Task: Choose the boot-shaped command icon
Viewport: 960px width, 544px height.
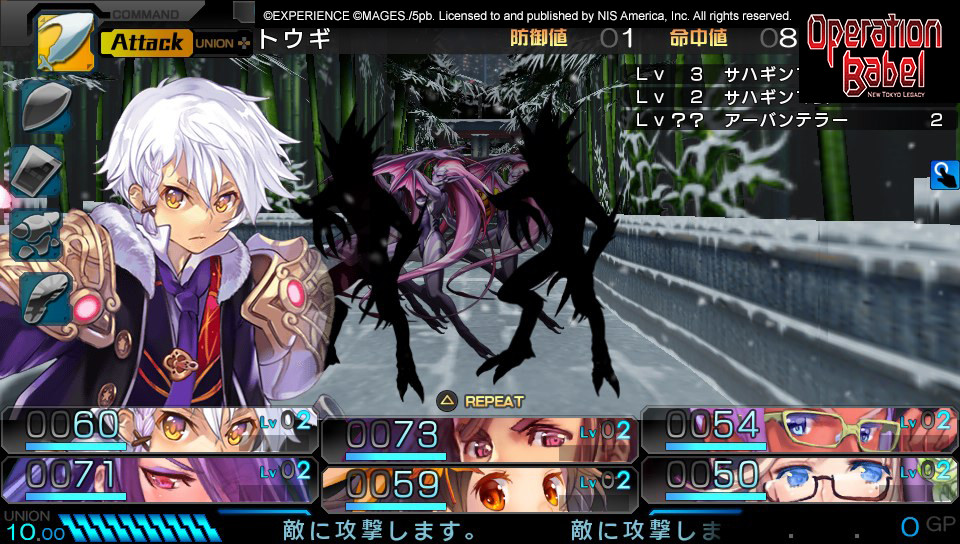Action: (x=44, y=297)
